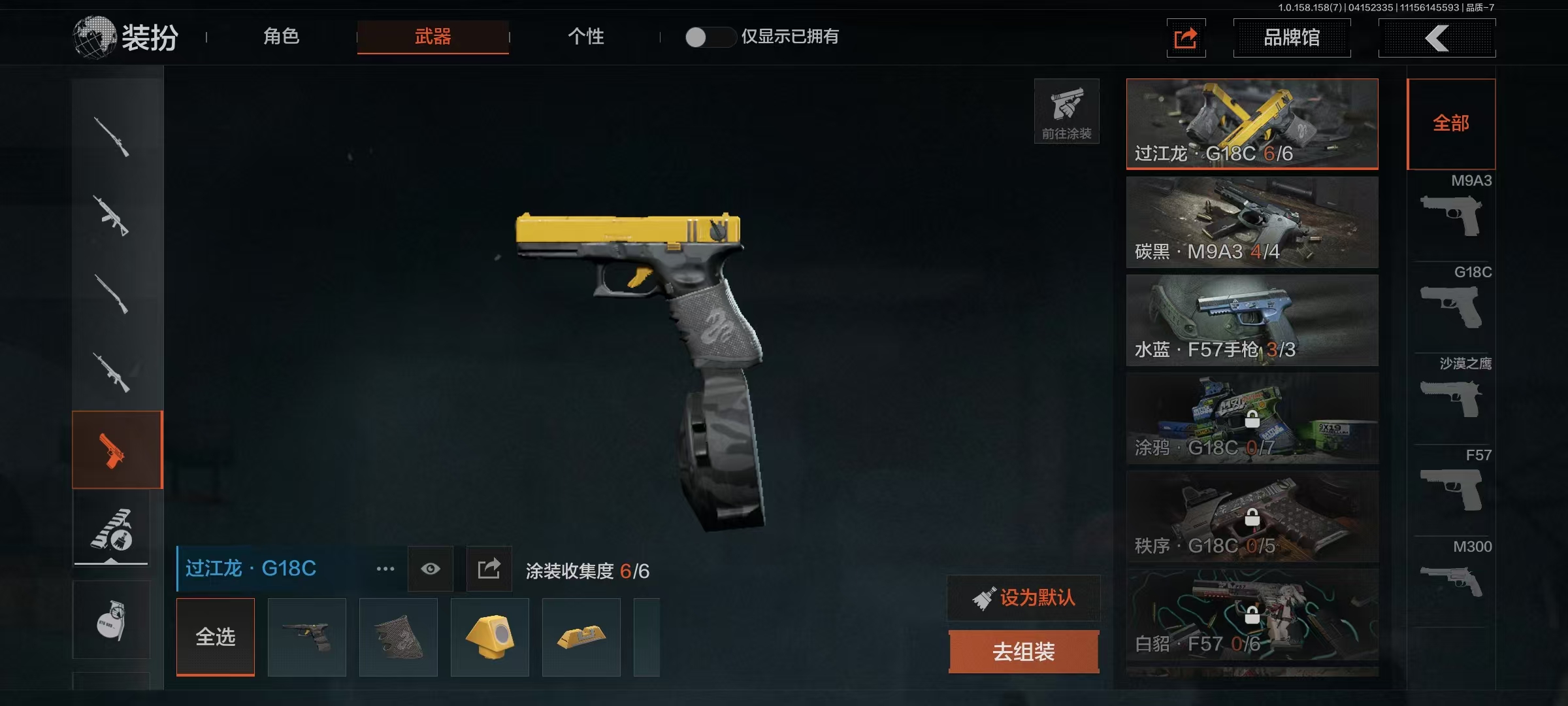
Task: Click the top-bar share icon
Action: [1186, 38]
